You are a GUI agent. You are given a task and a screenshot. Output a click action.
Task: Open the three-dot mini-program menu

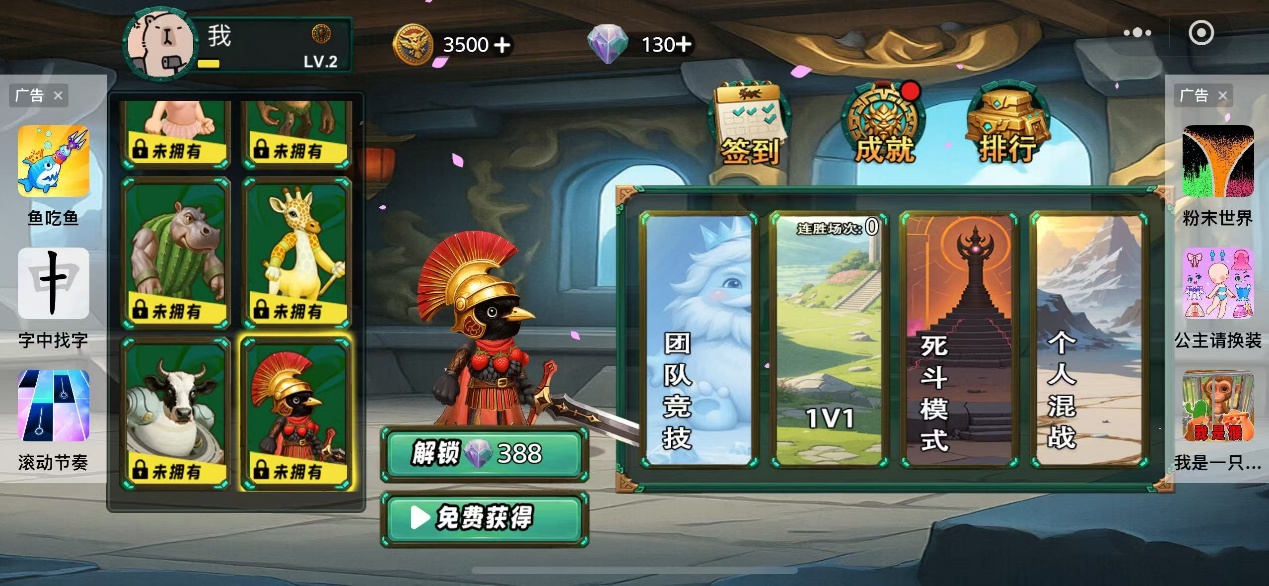[1137, 33]
